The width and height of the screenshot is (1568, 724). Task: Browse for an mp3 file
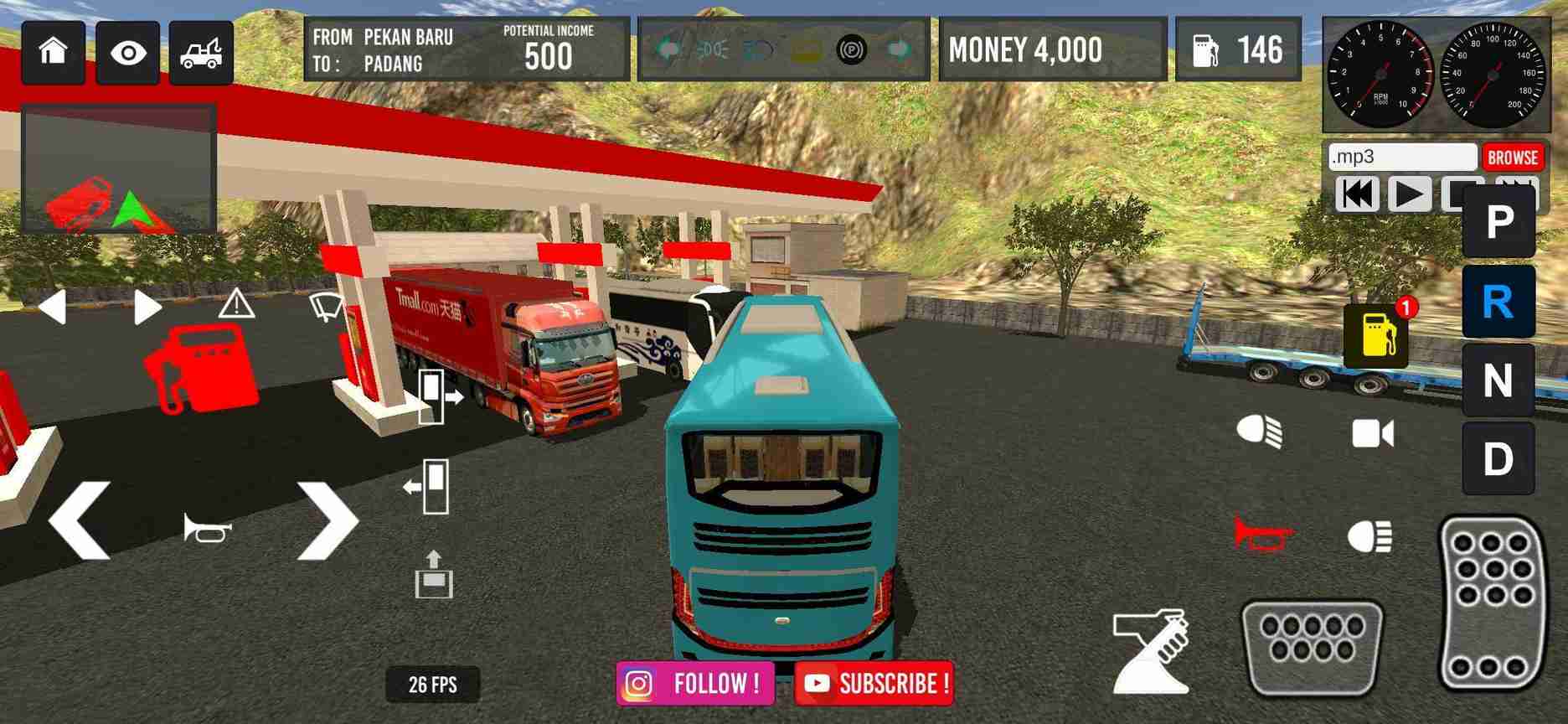tap(1512, 158)
